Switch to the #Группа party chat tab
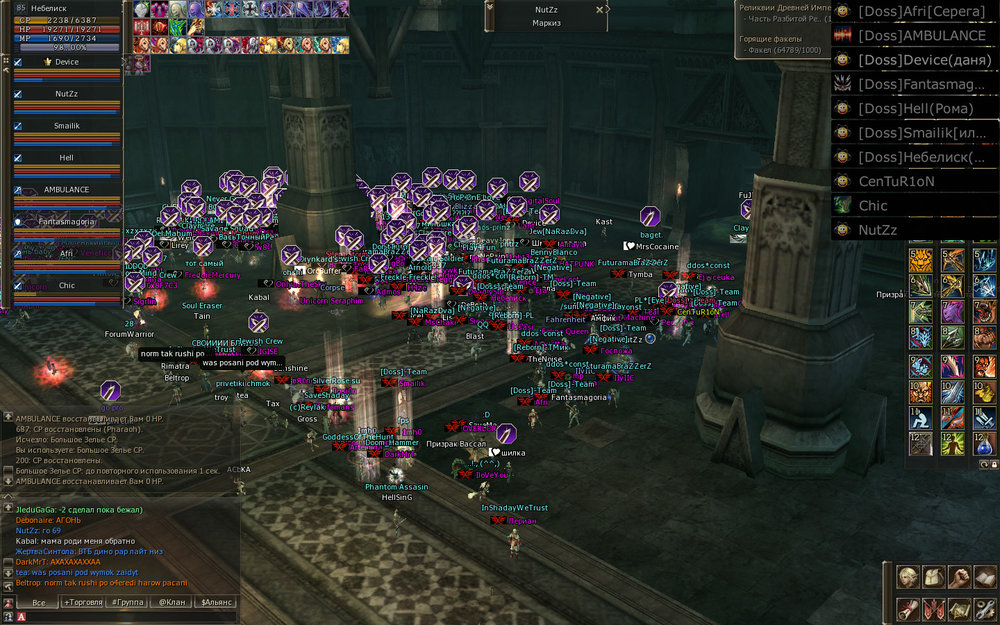This screenshot has width=1000, height=625. coord(130,603)
